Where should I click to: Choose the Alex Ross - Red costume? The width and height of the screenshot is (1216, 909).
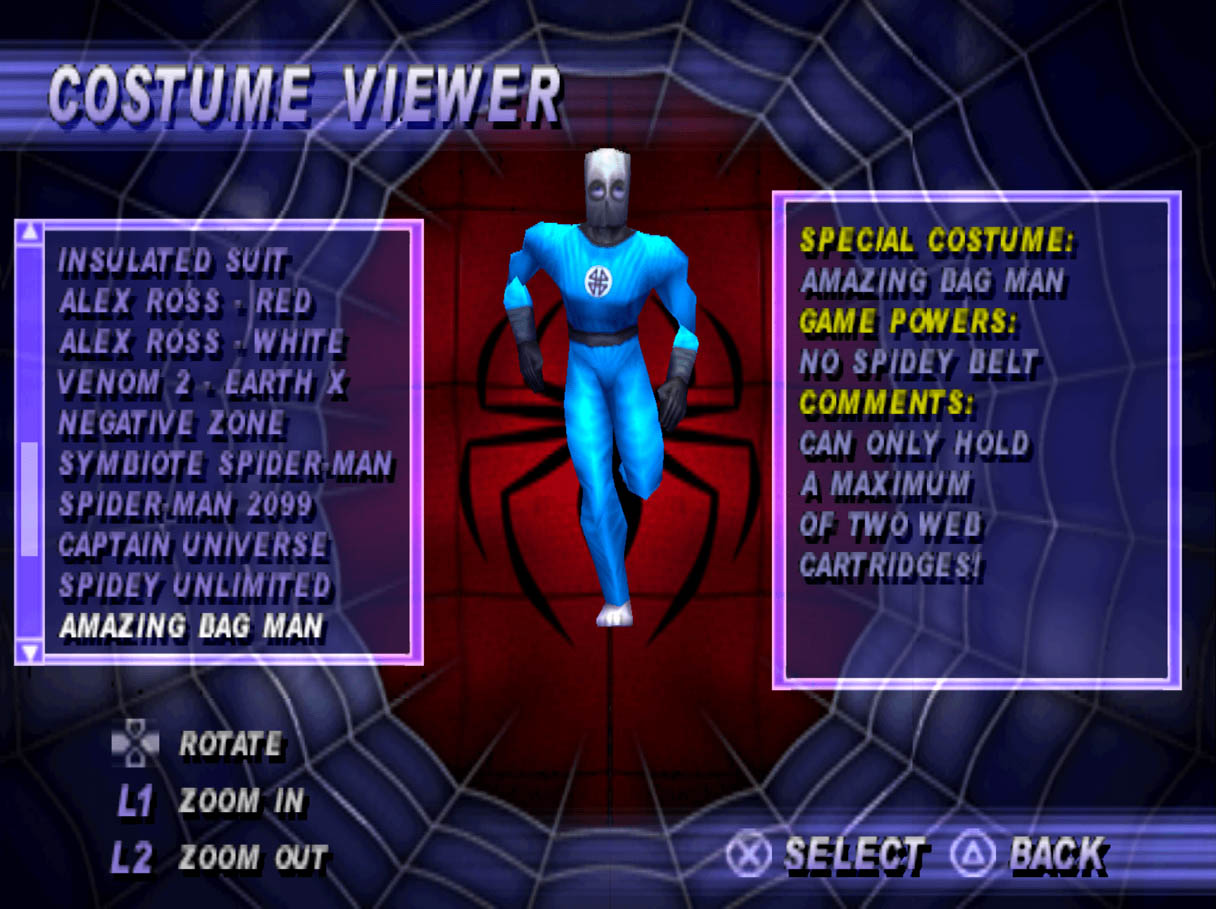coord(185,302)
